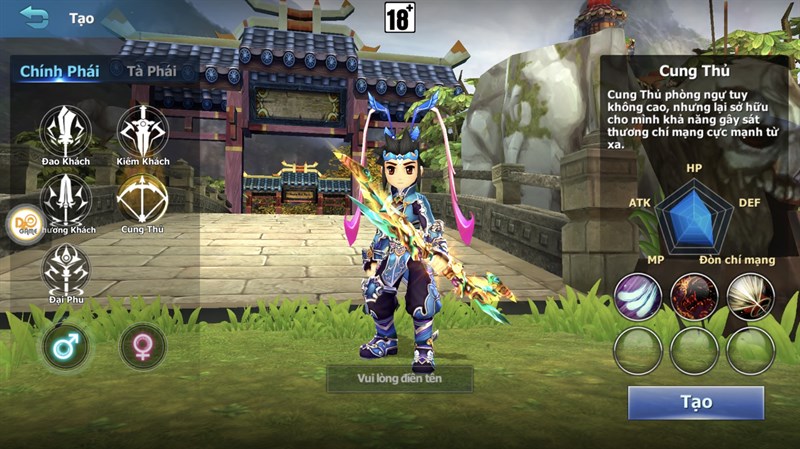800x449 pixels.
Task: Switch to the Tà Phái faction tab
Action: pos(151,71)
